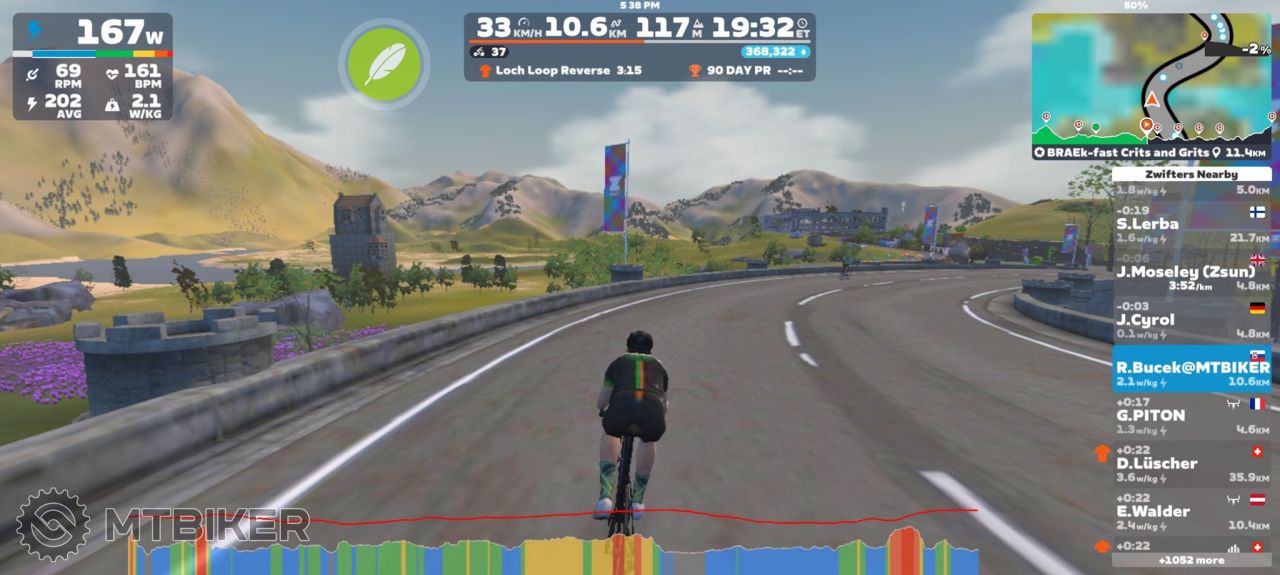The image size is (1280, 575).
Task: Click the Zwifters Nearby header
Action: (1191, 174)
